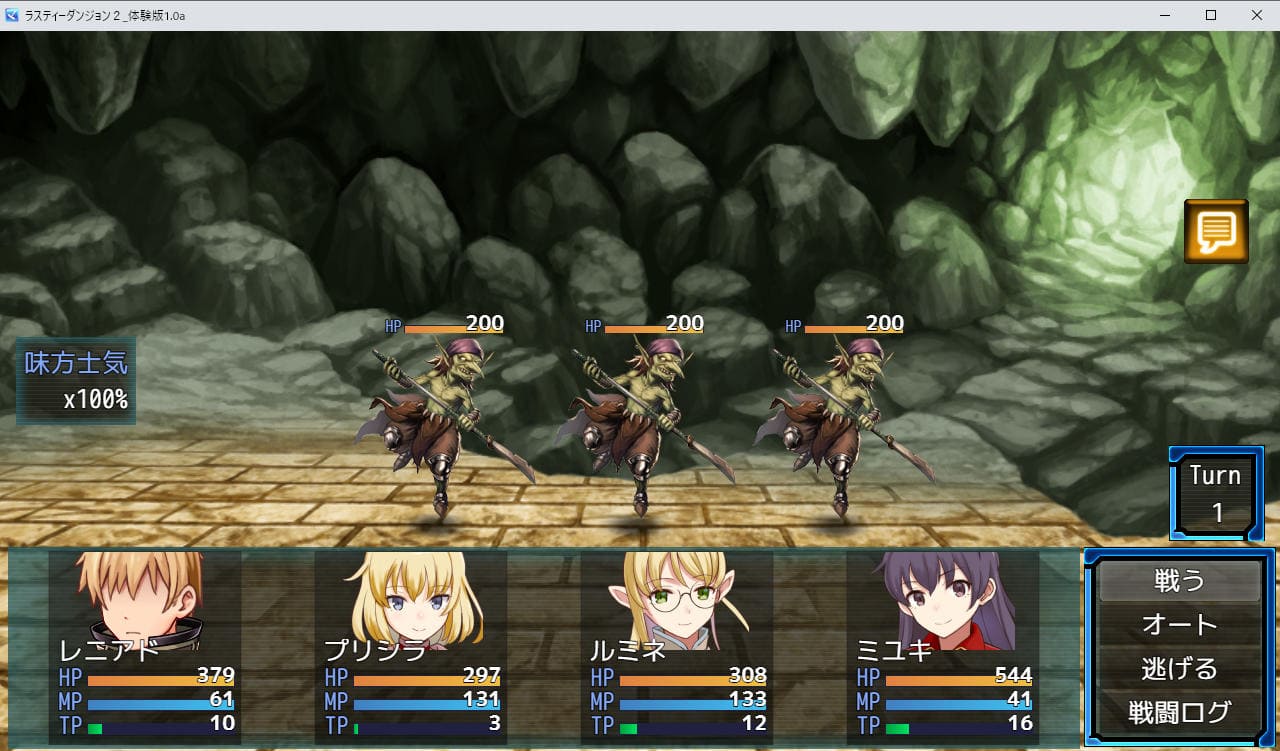The image size is (1280, 751).
Task: Close the game window
Action: pos(1257,15)
